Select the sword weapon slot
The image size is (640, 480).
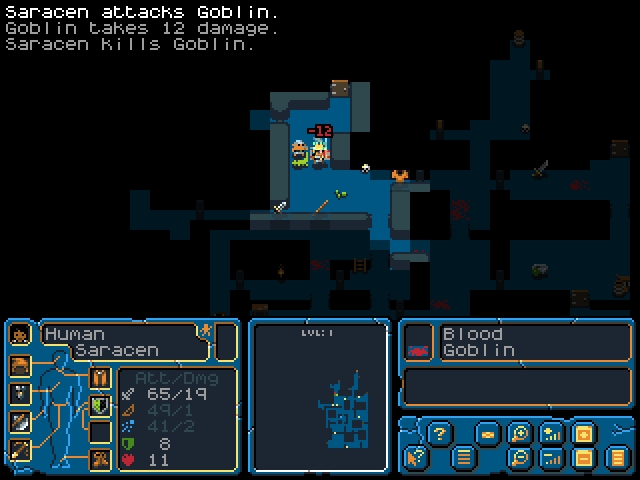(20, 421)
